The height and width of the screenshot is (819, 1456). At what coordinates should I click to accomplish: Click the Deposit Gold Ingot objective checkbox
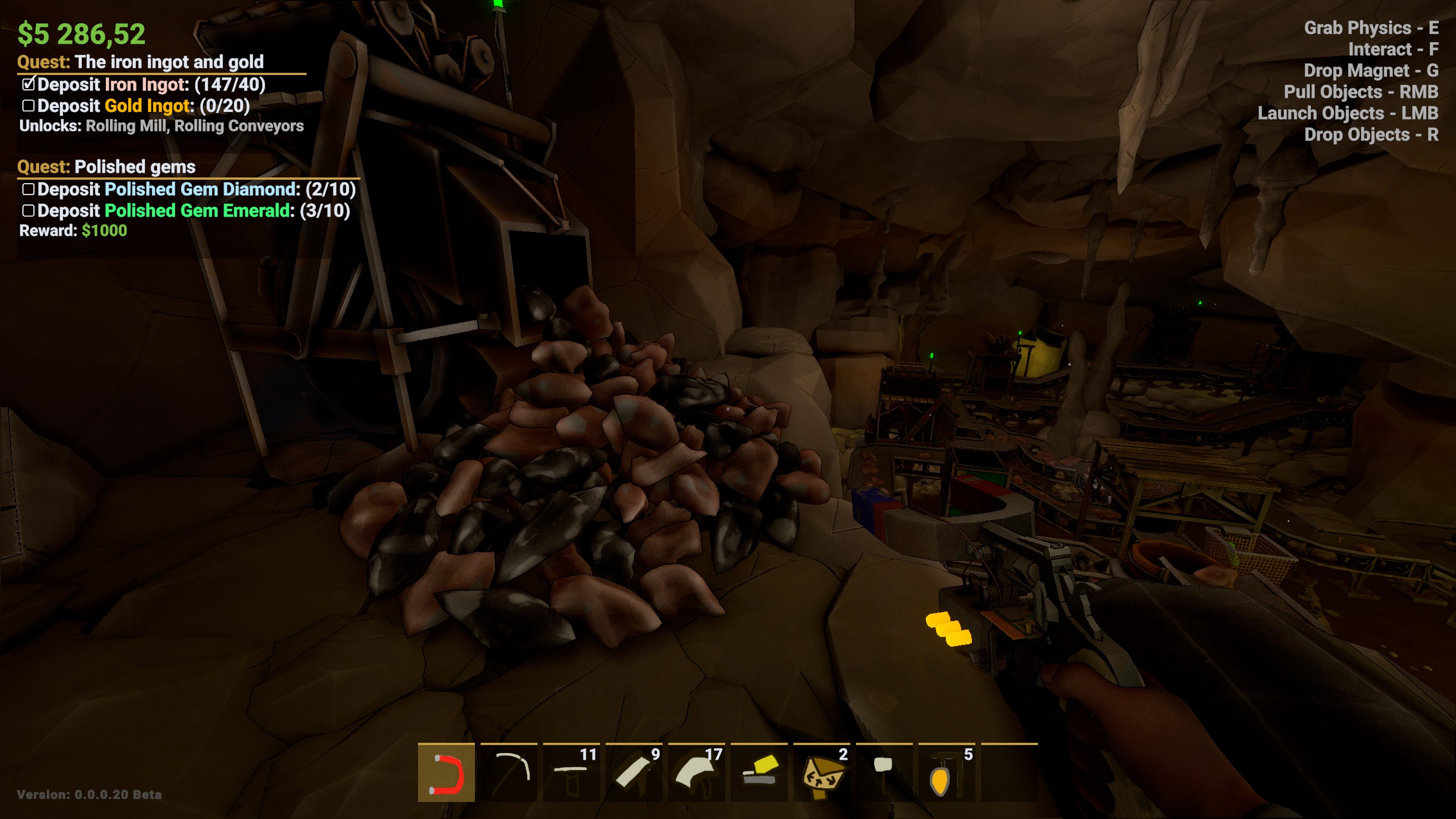pos(28,106)
